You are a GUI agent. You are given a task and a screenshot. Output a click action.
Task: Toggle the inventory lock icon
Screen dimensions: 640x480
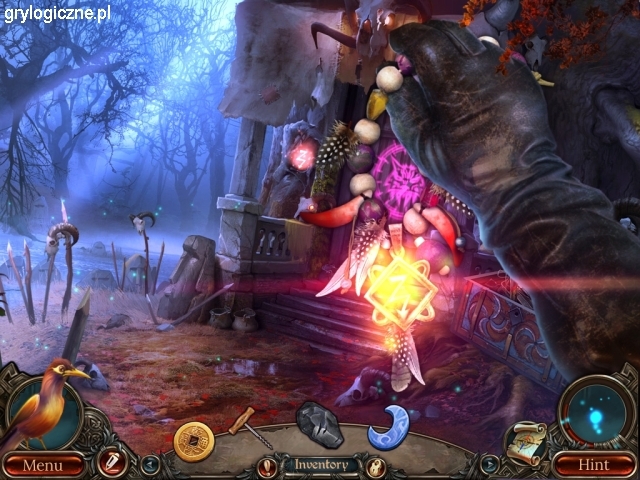coord(376,465)
